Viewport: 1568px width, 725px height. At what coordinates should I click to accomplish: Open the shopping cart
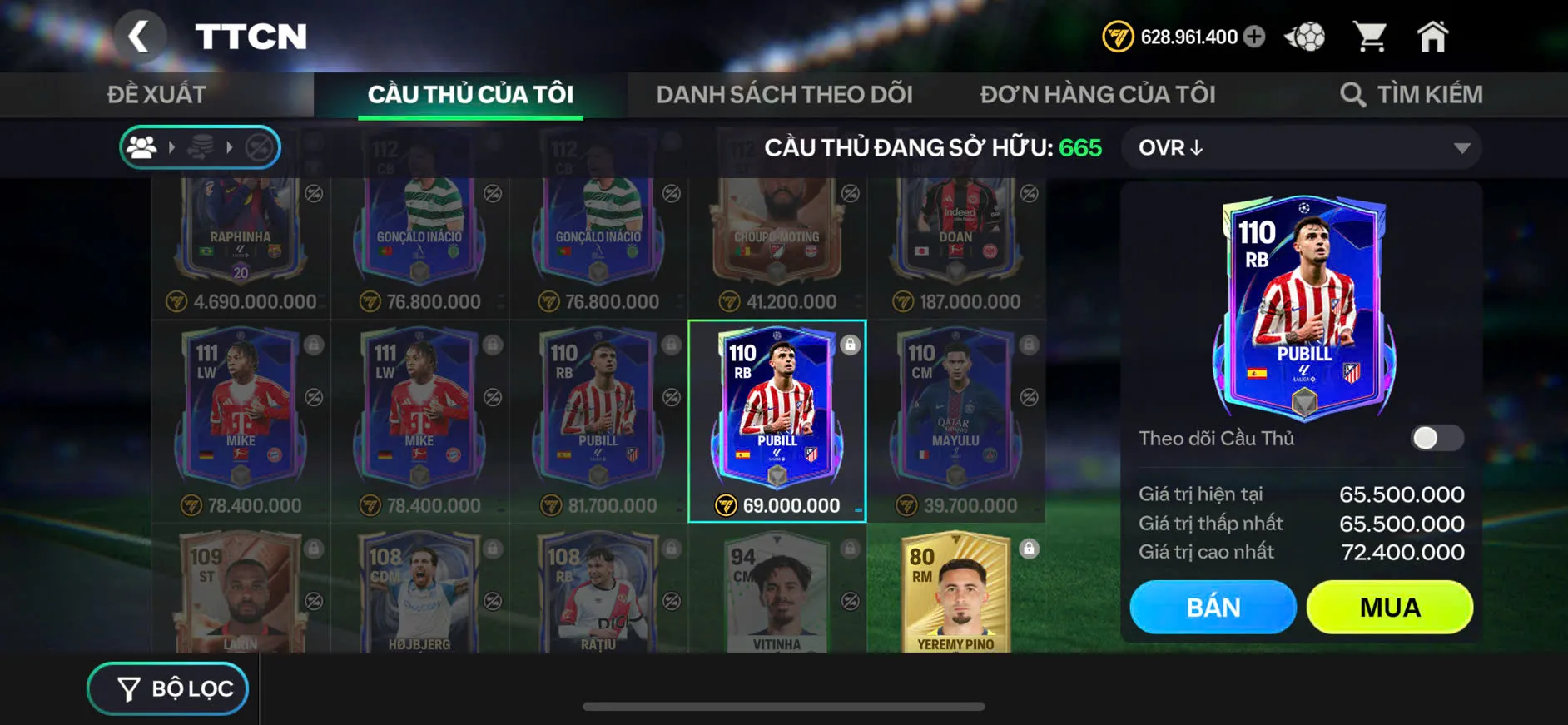pyautogui.click(x=1372, y=35)
